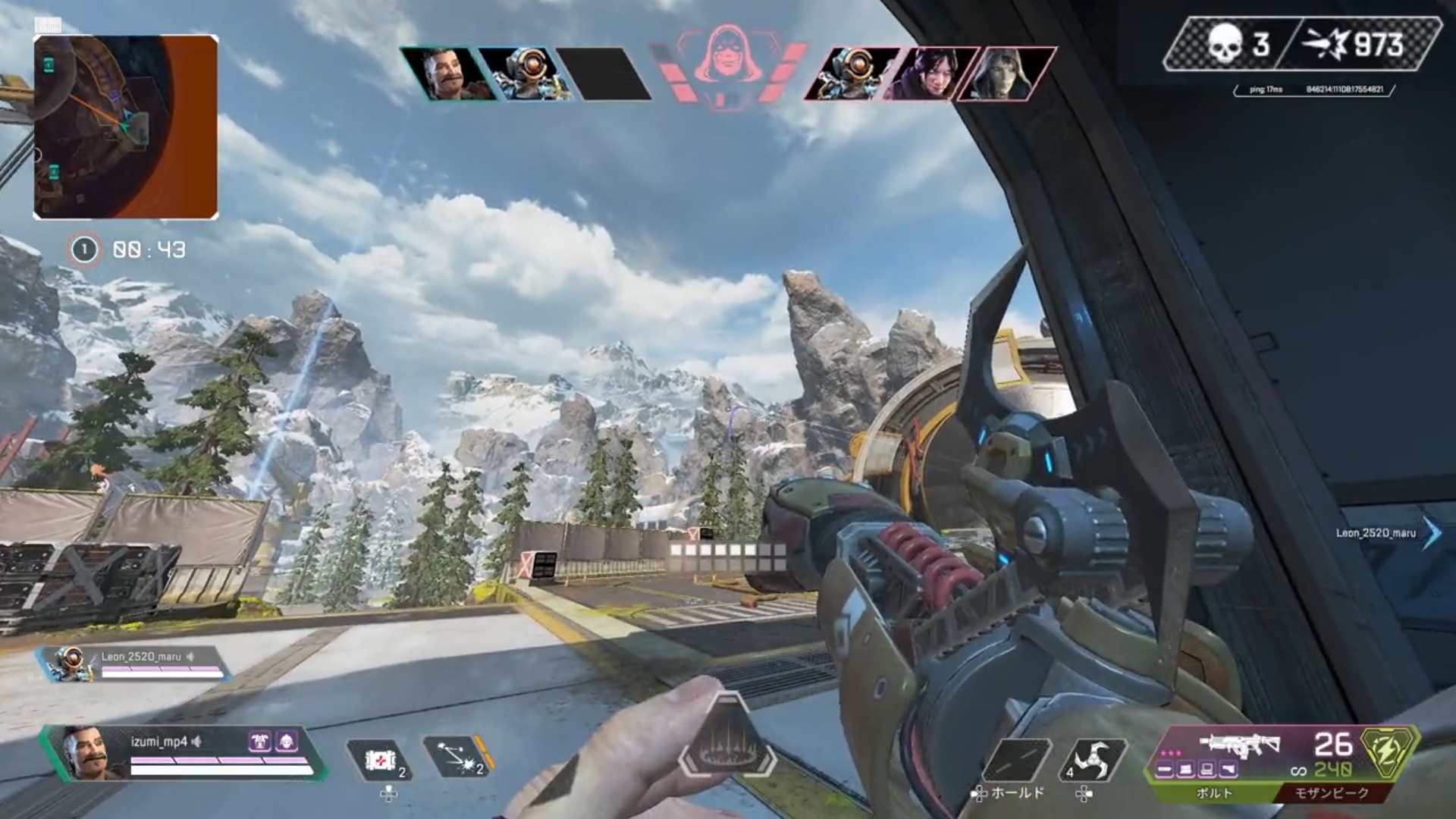This screenshot has width=1456, height=819.
Task: Click the teammate Pathfinder portrait at top
Action: [525, 74]
